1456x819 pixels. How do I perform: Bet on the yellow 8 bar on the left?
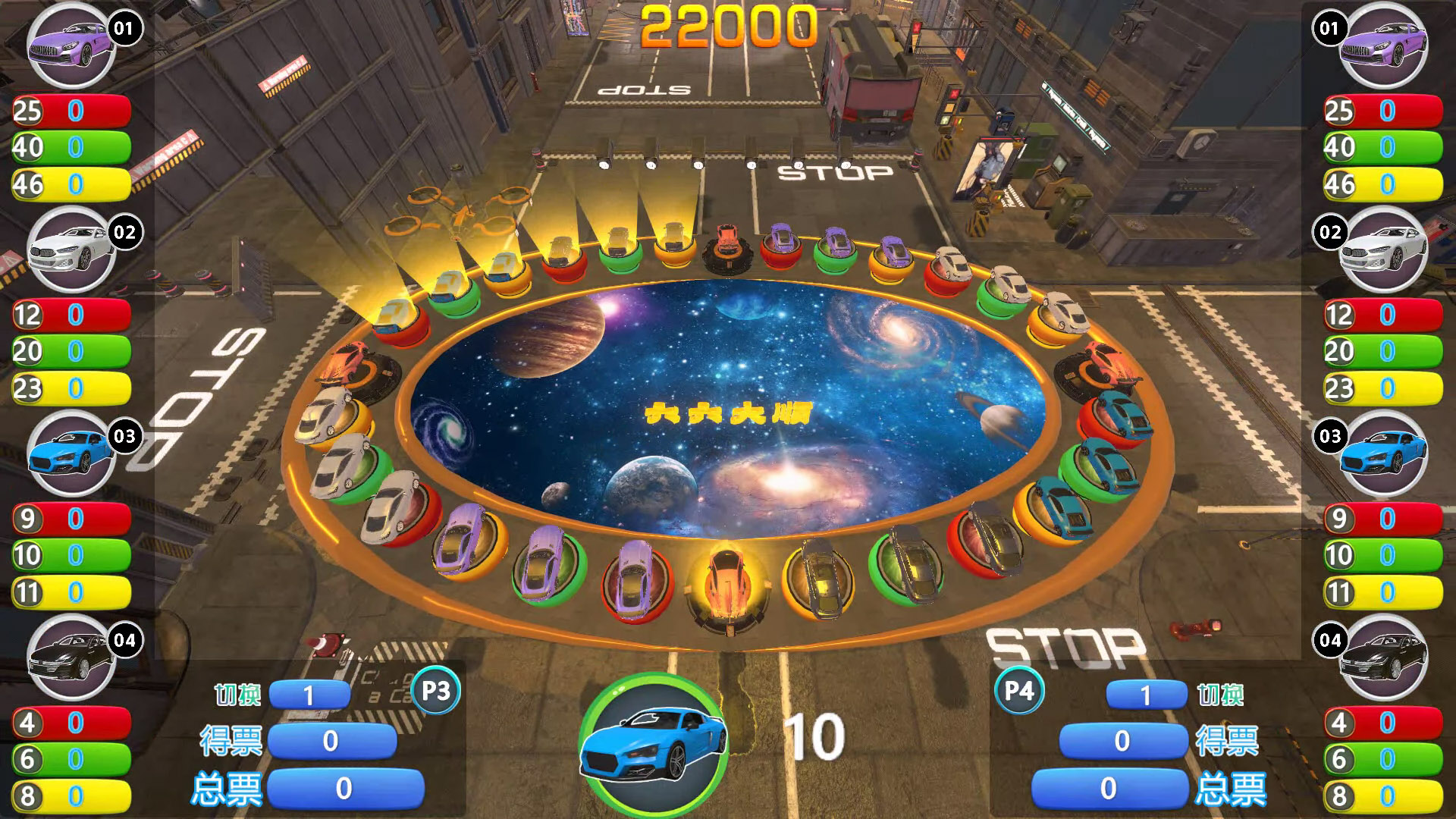coord(72,796)
